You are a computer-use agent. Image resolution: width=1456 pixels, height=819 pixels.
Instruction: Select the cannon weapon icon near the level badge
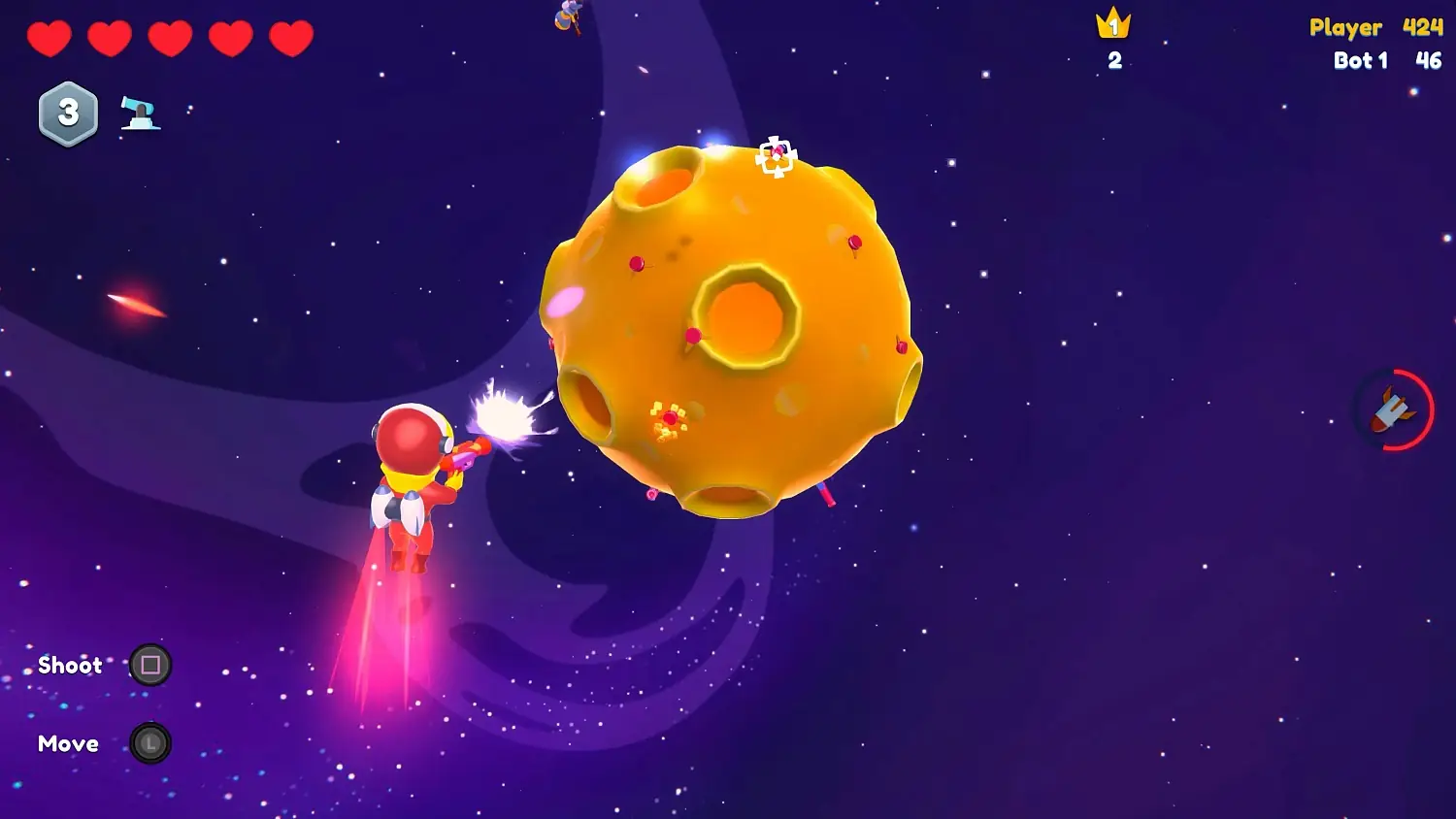click(139, 115)
